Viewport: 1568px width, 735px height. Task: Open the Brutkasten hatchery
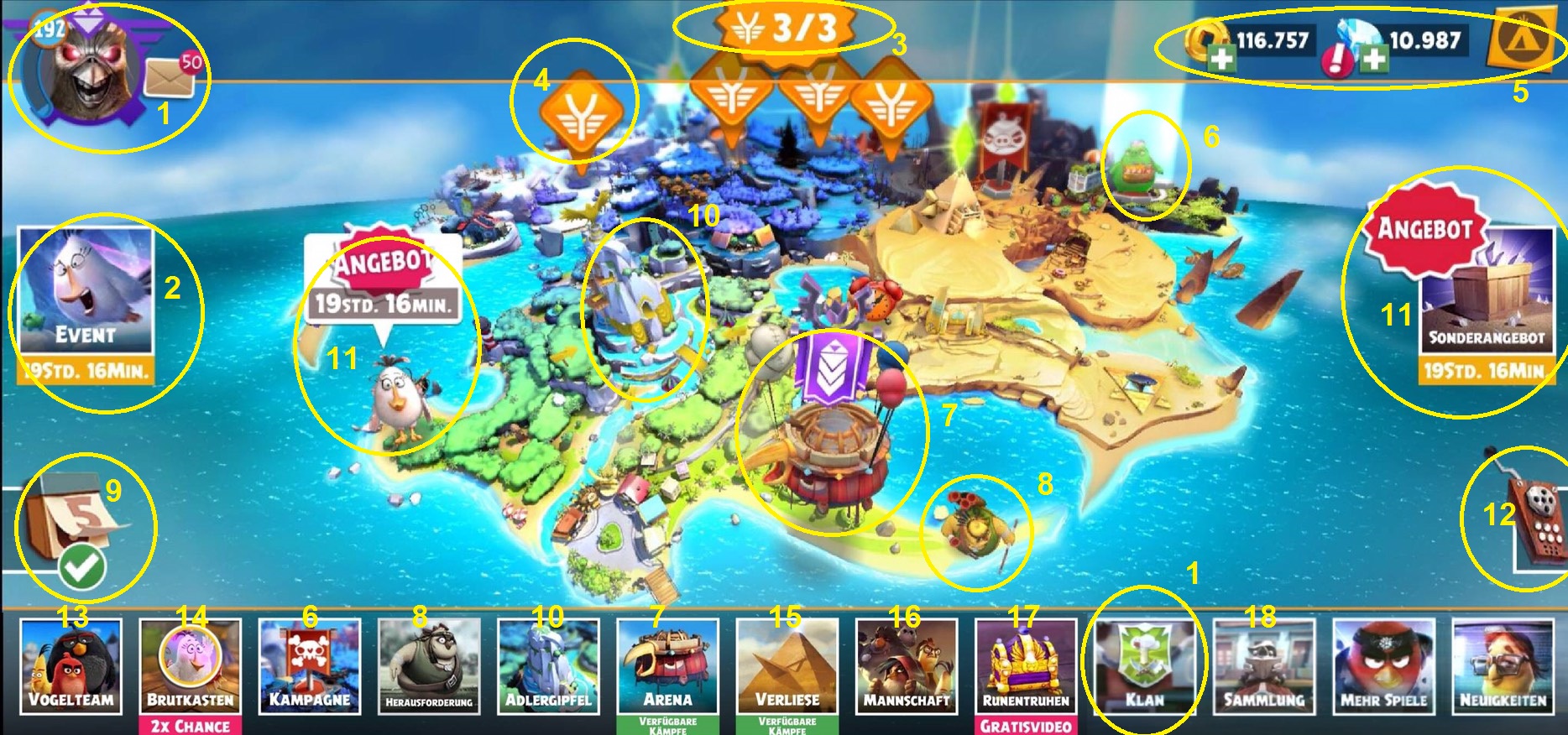pos(191,666)
